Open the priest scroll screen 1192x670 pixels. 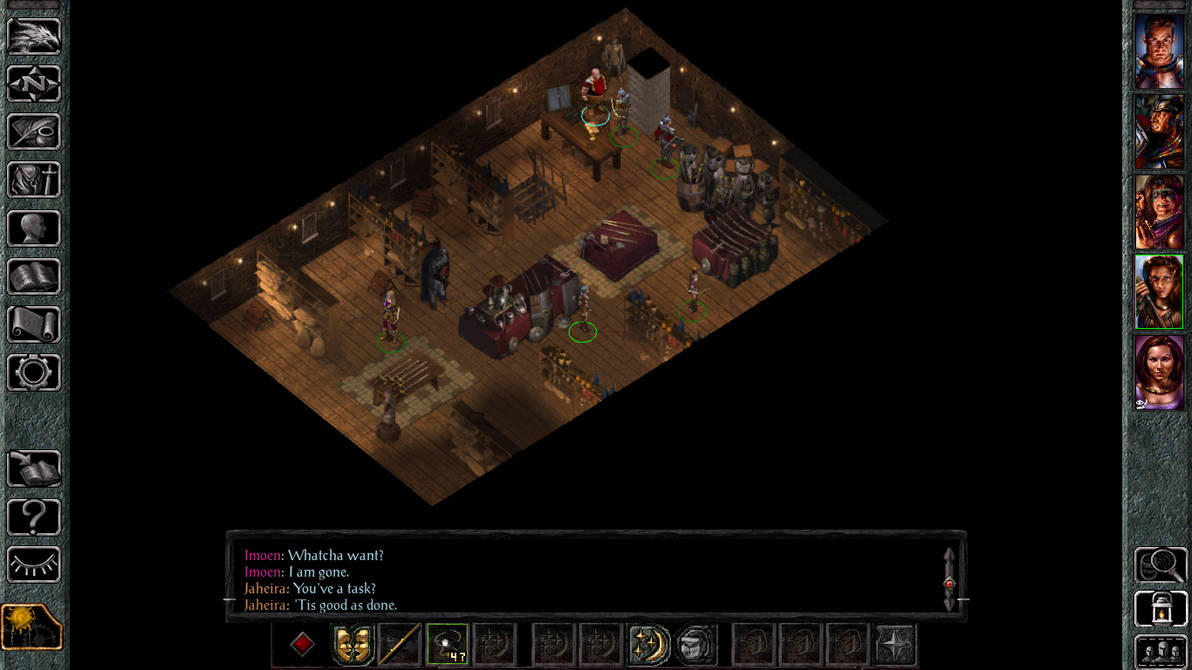coord(34,325)
